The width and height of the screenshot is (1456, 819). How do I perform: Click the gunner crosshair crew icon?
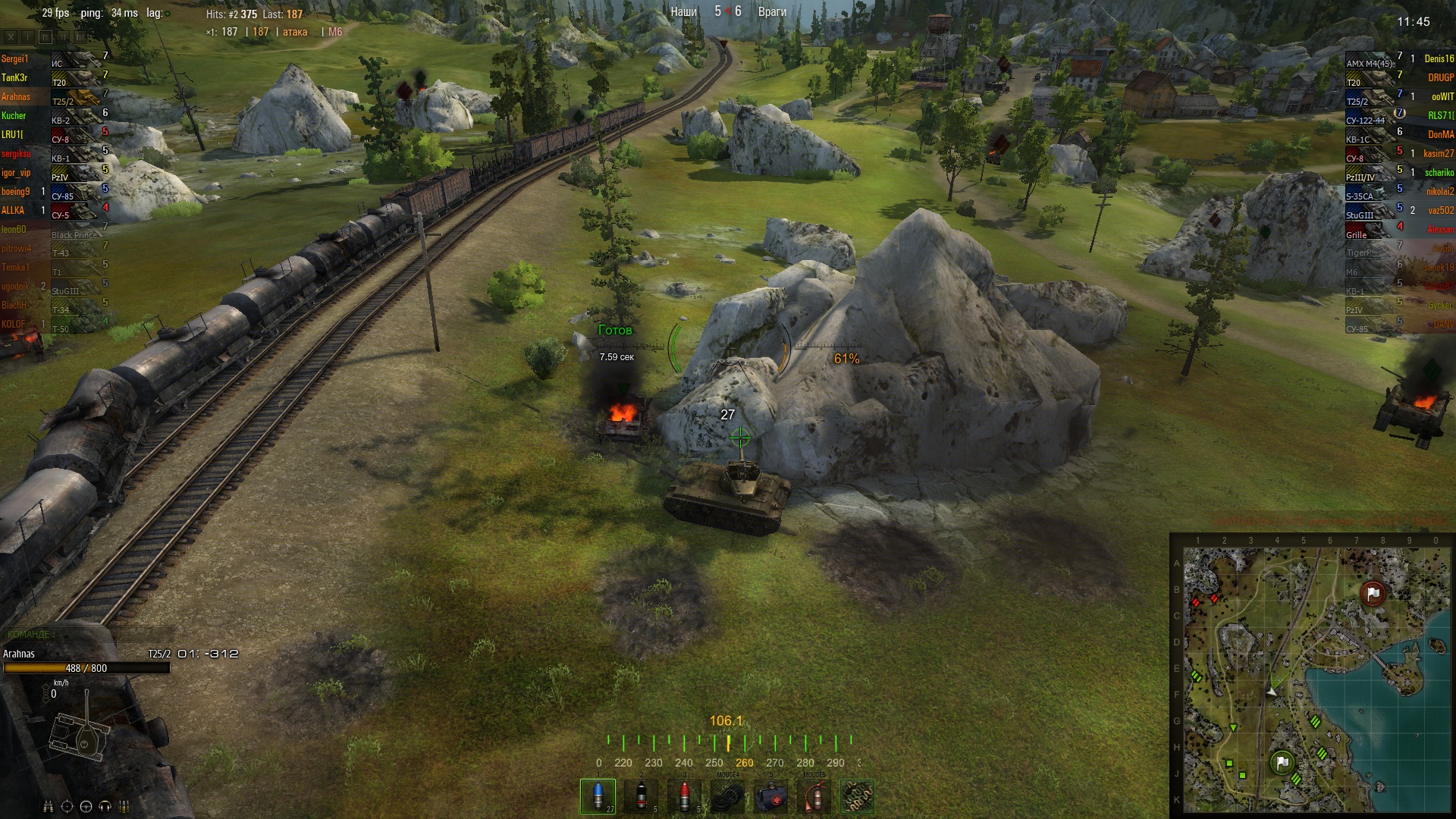pos(67,806)
